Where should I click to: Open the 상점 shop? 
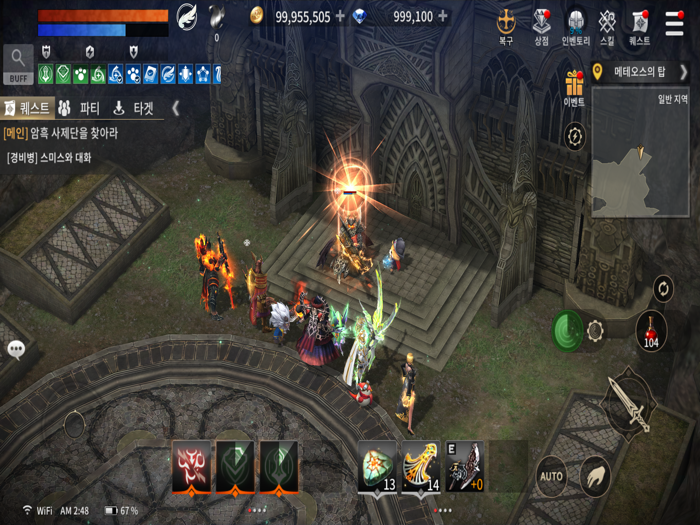541,24
